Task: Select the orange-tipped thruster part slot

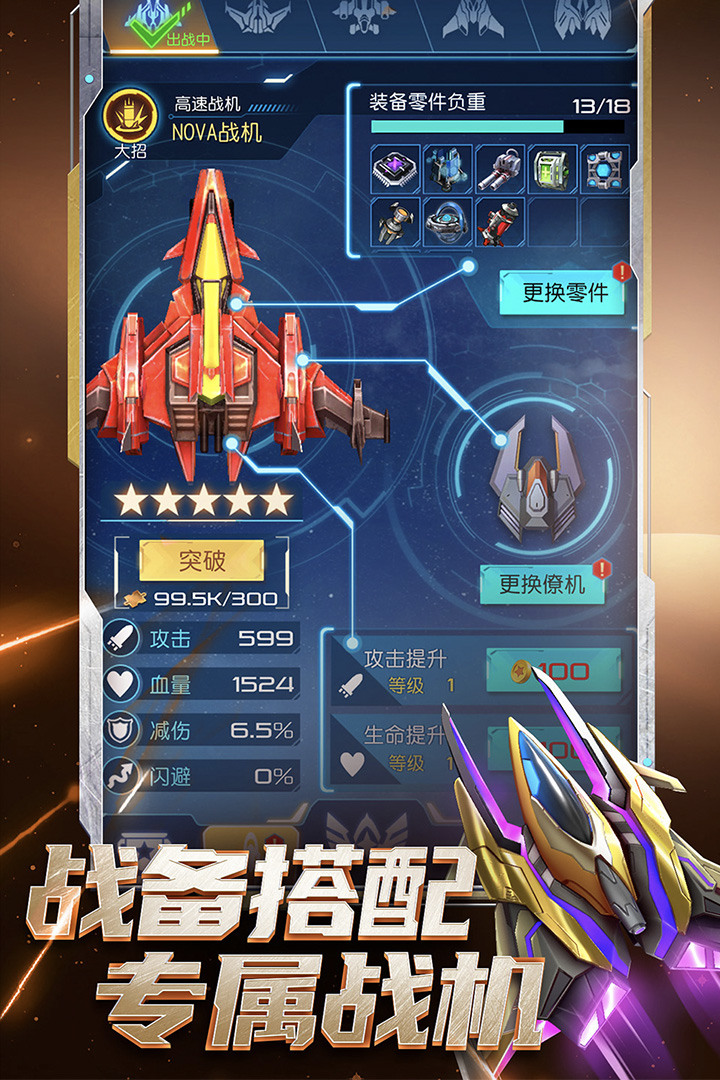Action: (x=396, y=221)
